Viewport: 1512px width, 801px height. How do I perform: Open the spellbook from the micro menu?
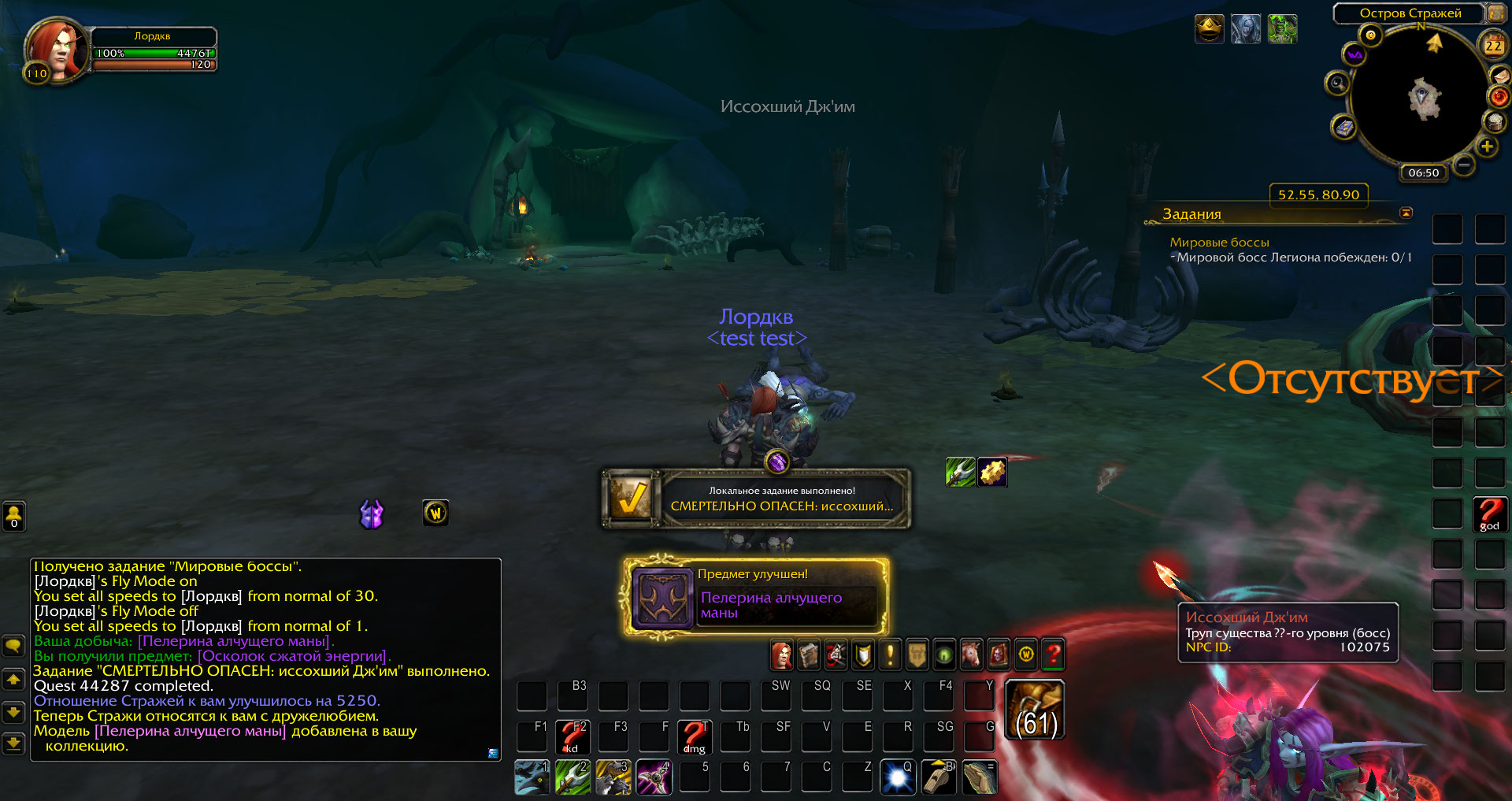[809, 655]
